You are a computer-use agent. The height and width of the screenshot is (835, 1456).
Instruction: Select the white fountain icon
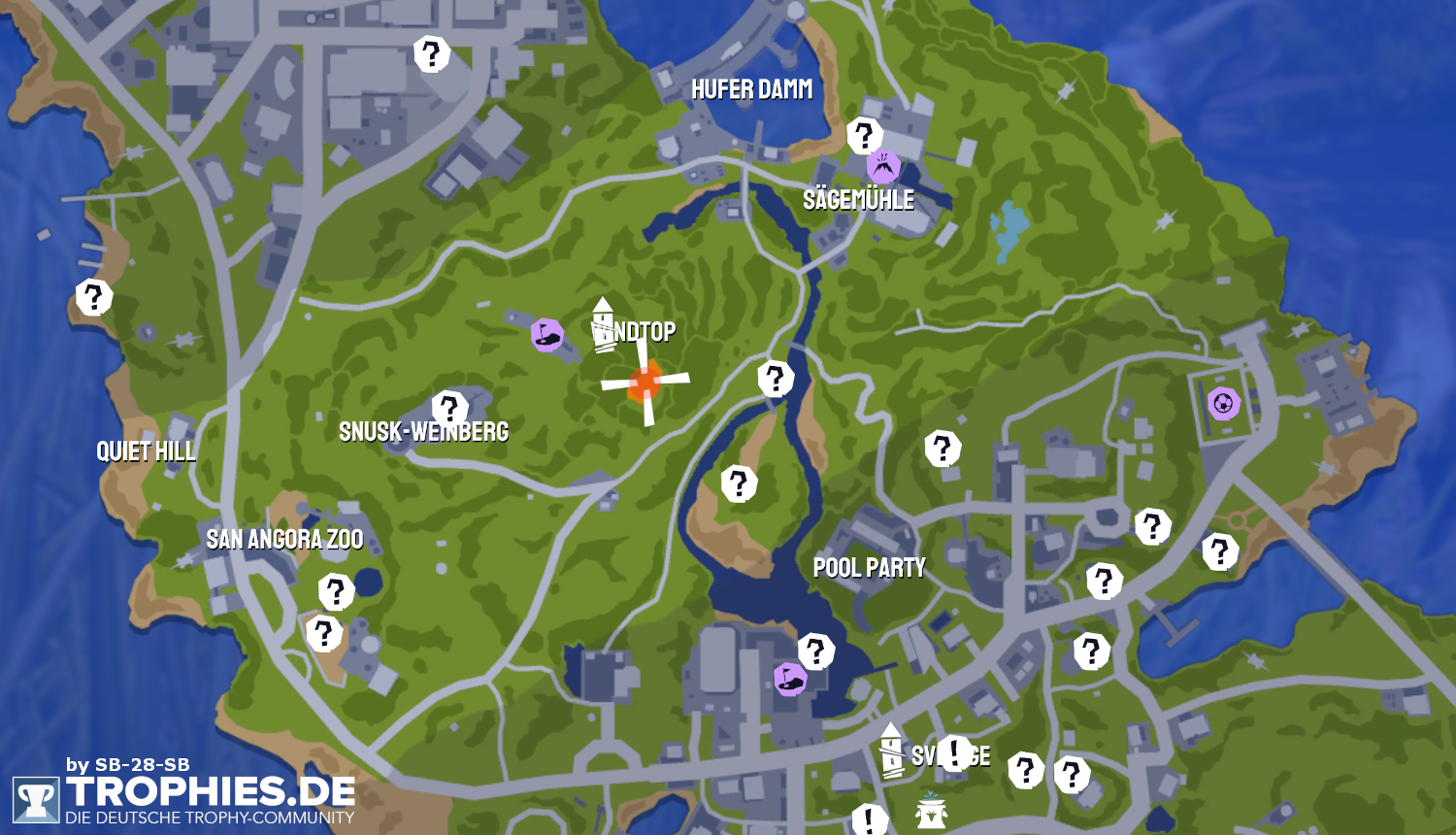pos(930,810)
